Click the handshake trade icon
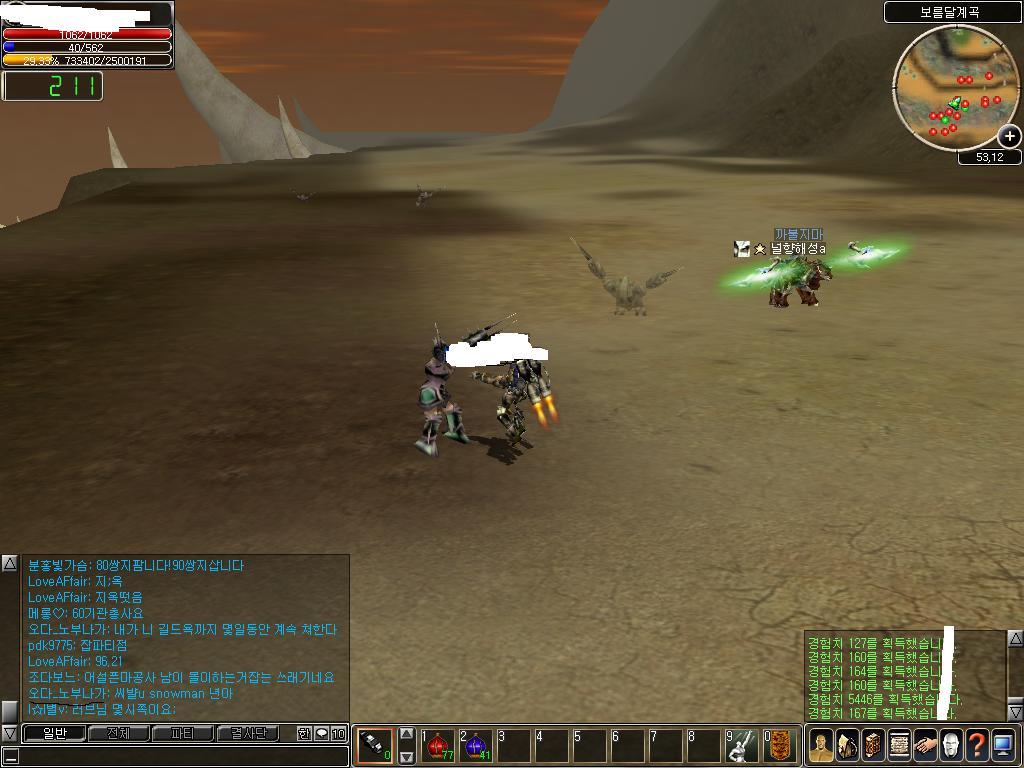This screenshot has width=1024, height=768. [925, 745]
